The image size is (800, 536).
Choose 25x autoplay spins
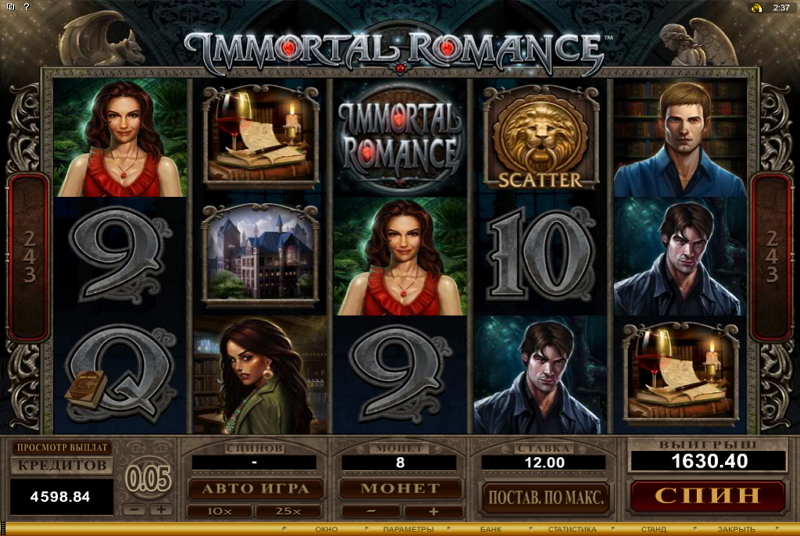pyautogui.click(x=288, y=511)
